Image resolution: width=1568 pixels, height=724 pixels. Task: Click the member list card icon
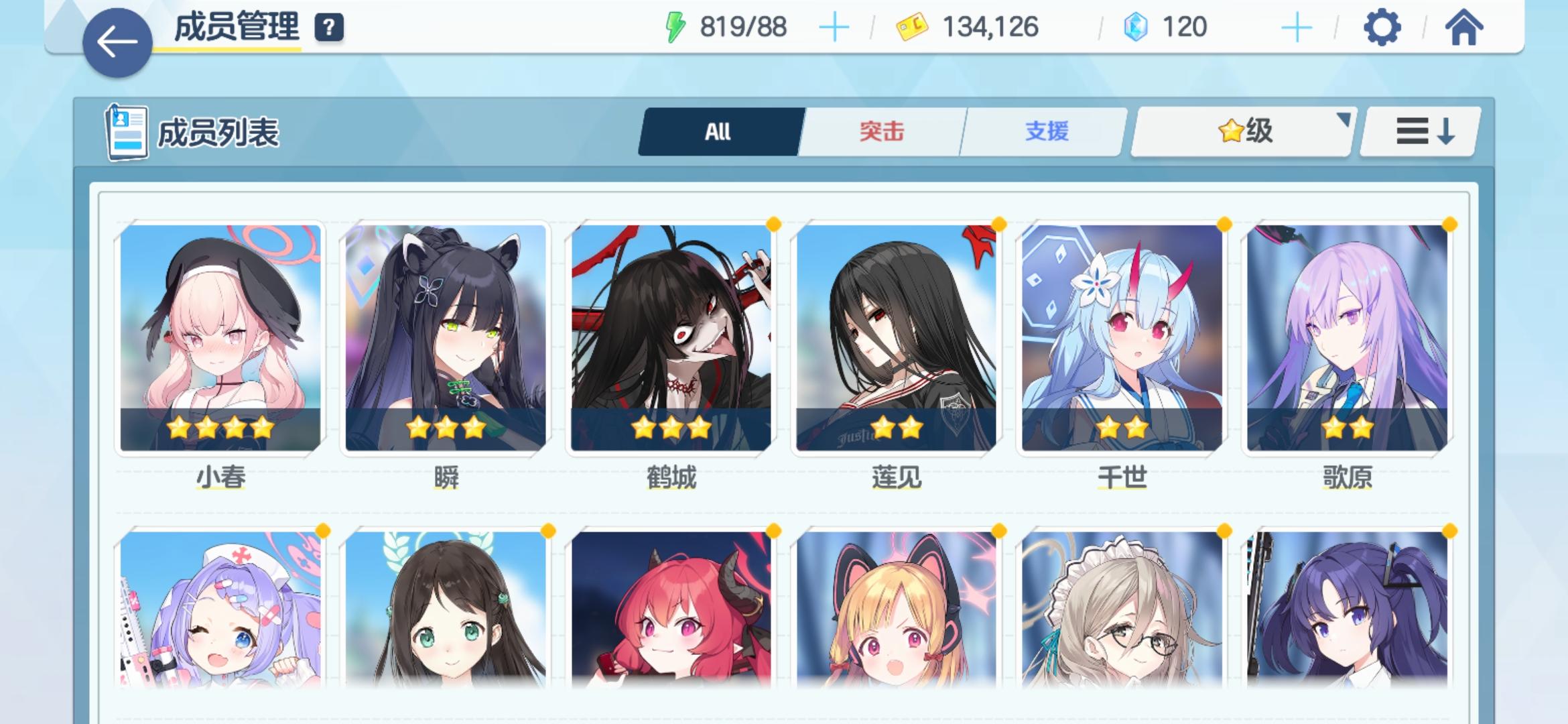click(127, 131)
